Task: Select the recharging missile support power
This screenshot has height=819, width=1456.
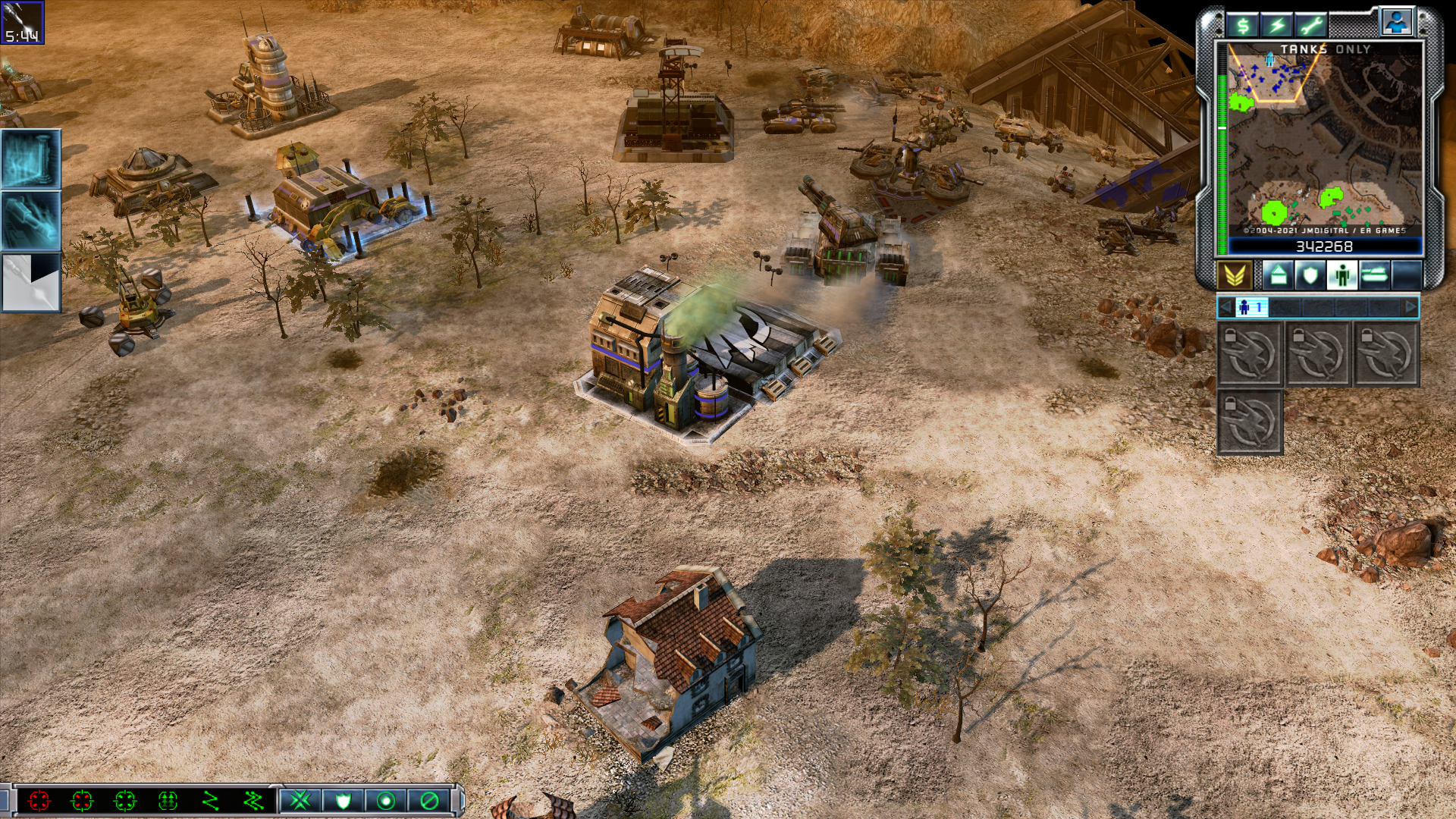Action: click(x=31, y=283)
